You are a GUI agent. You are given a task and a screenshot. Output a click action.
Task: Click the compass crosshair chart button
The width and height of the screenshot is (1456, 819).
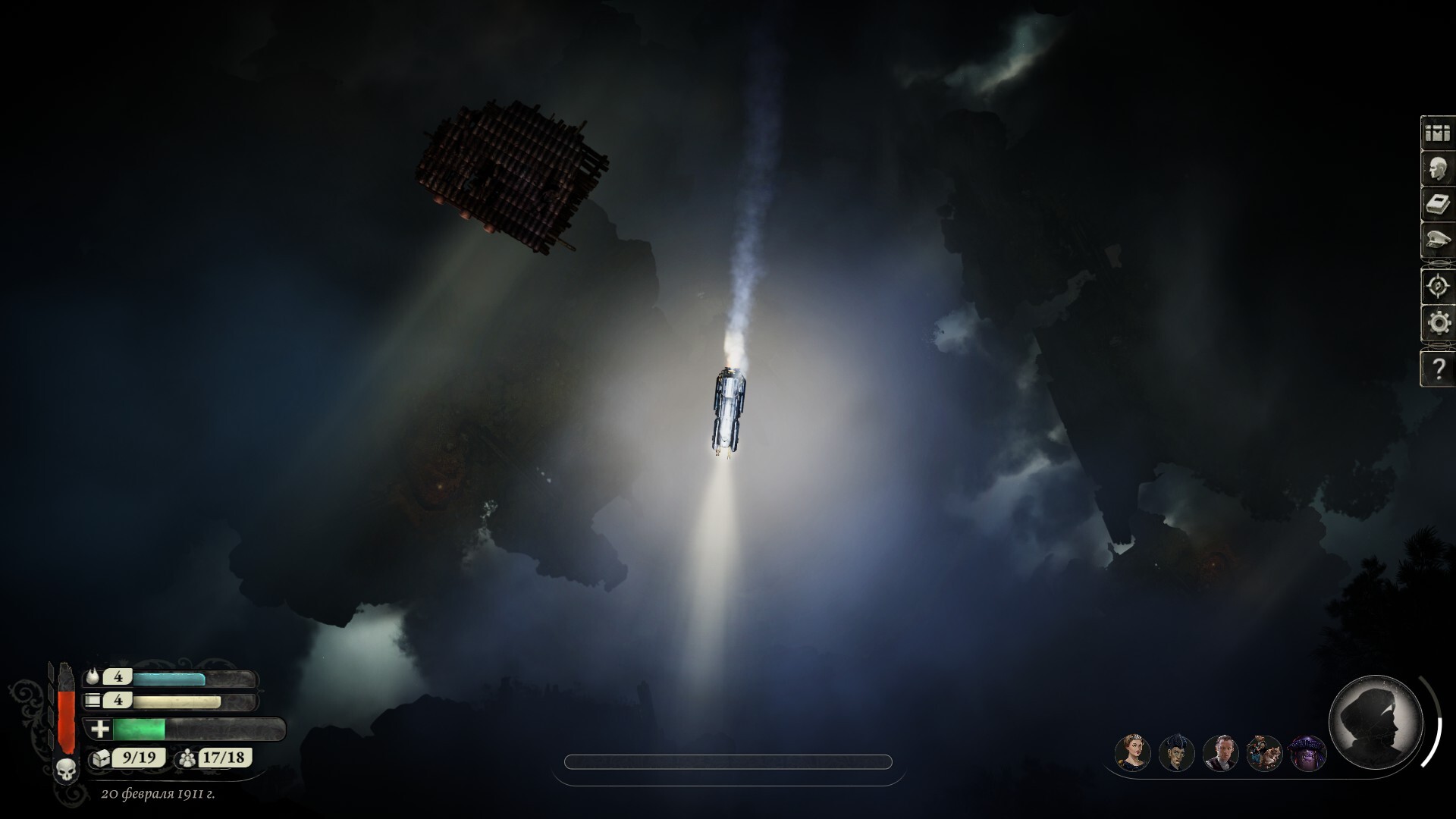pyautogui.click(x=1437, y=287)
